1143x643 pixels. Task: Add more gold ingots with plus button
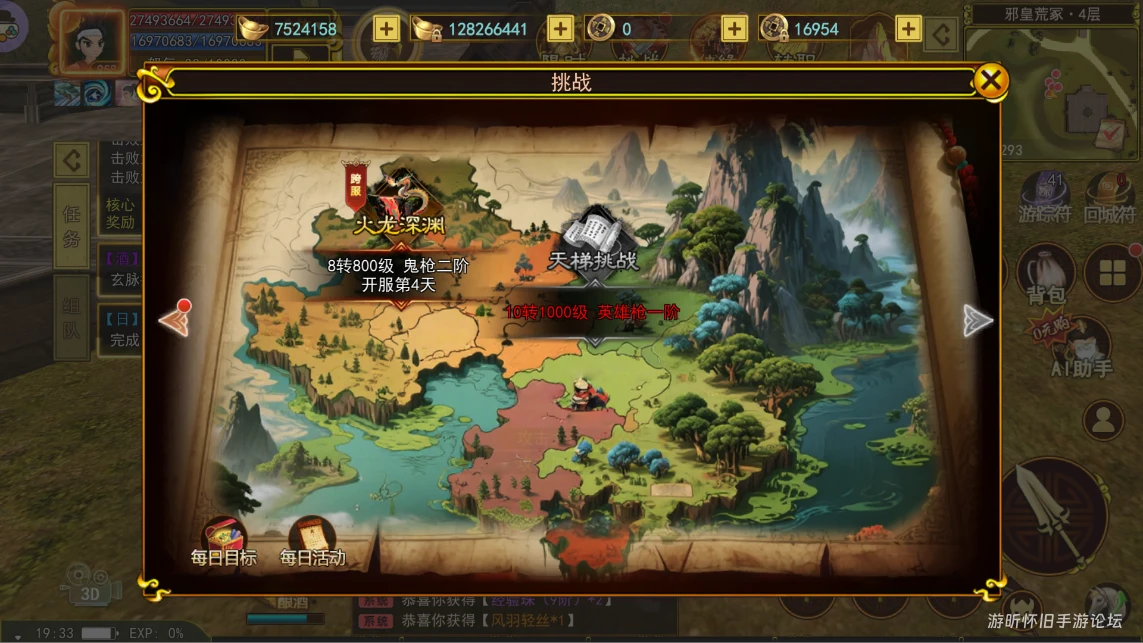coord(386,29)
